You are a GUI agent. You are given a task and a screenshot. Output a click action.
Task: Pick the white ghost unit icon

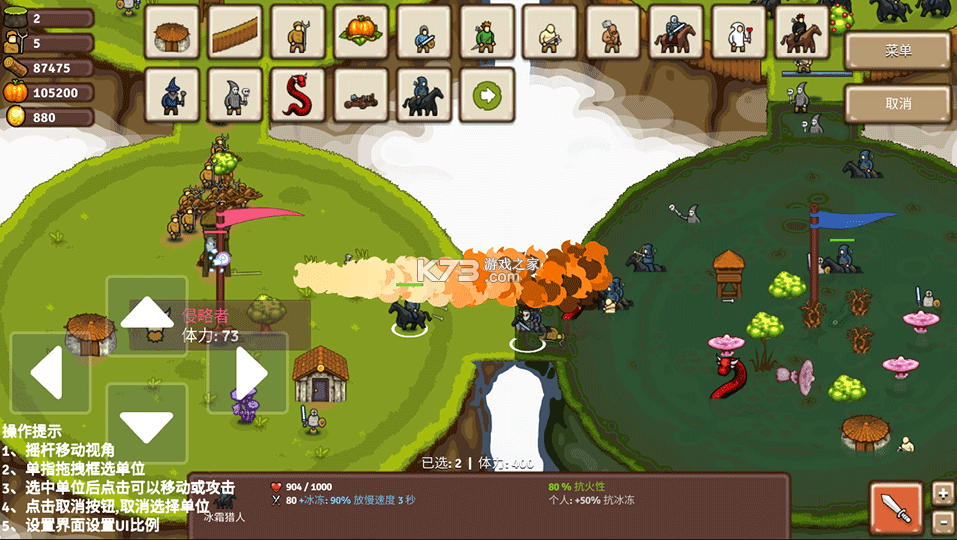pos(739,32)
